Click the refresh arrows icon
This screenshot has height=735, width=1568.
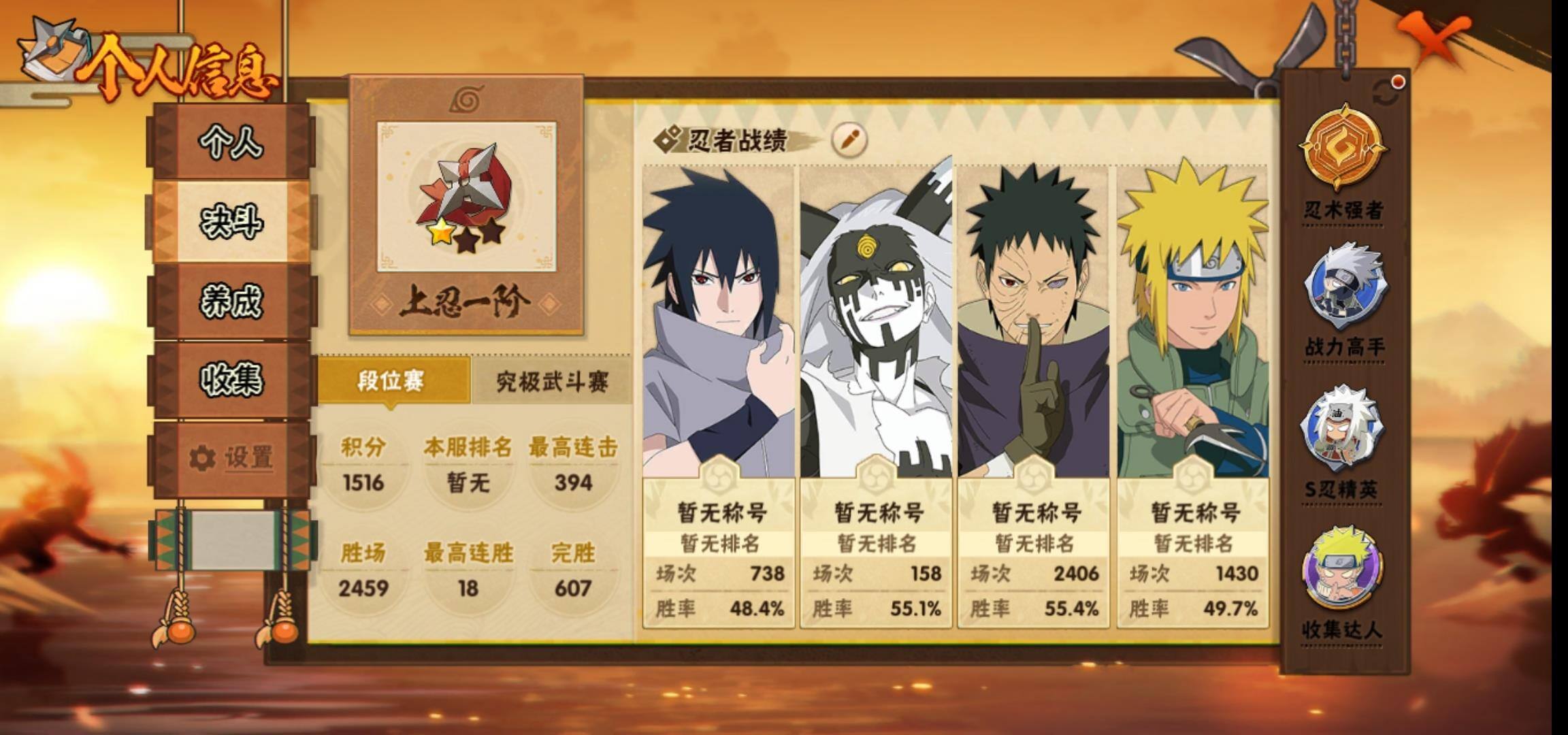coord(1386,94)
